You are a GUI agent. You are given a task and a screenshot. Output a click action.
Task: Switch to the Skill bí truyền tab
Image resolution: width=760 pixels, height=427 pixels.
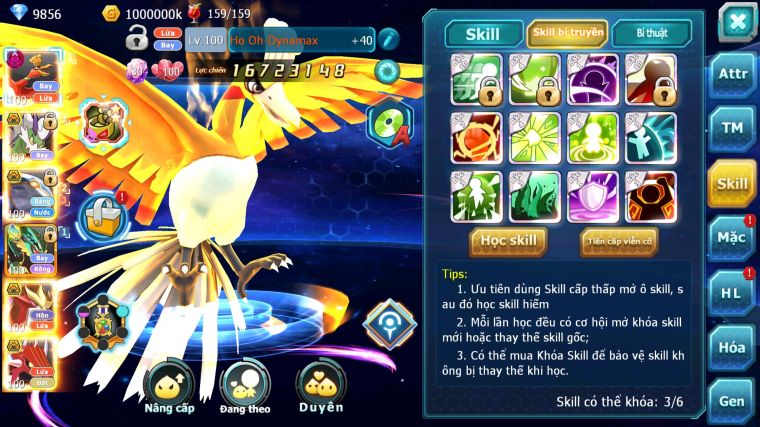click(x=567, y=33)
